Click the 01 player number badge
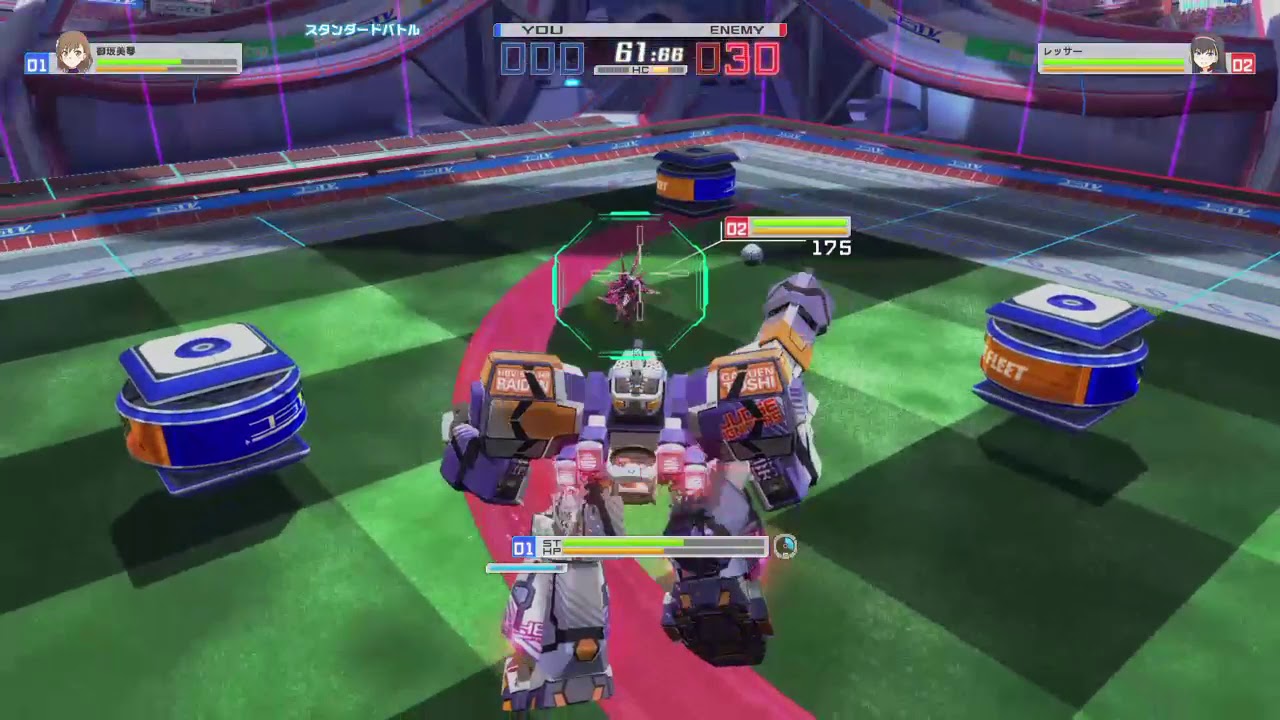The height and width of the screenshot is (720, 1280). coord(35,62)
